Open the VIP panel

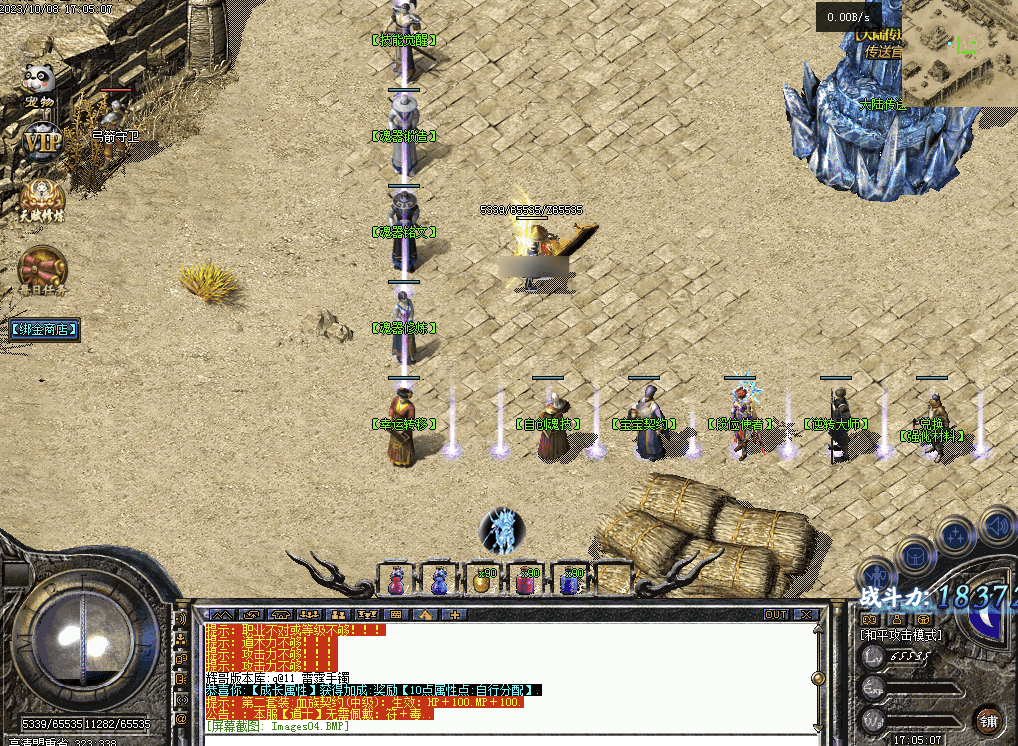[x=43, y=142]
